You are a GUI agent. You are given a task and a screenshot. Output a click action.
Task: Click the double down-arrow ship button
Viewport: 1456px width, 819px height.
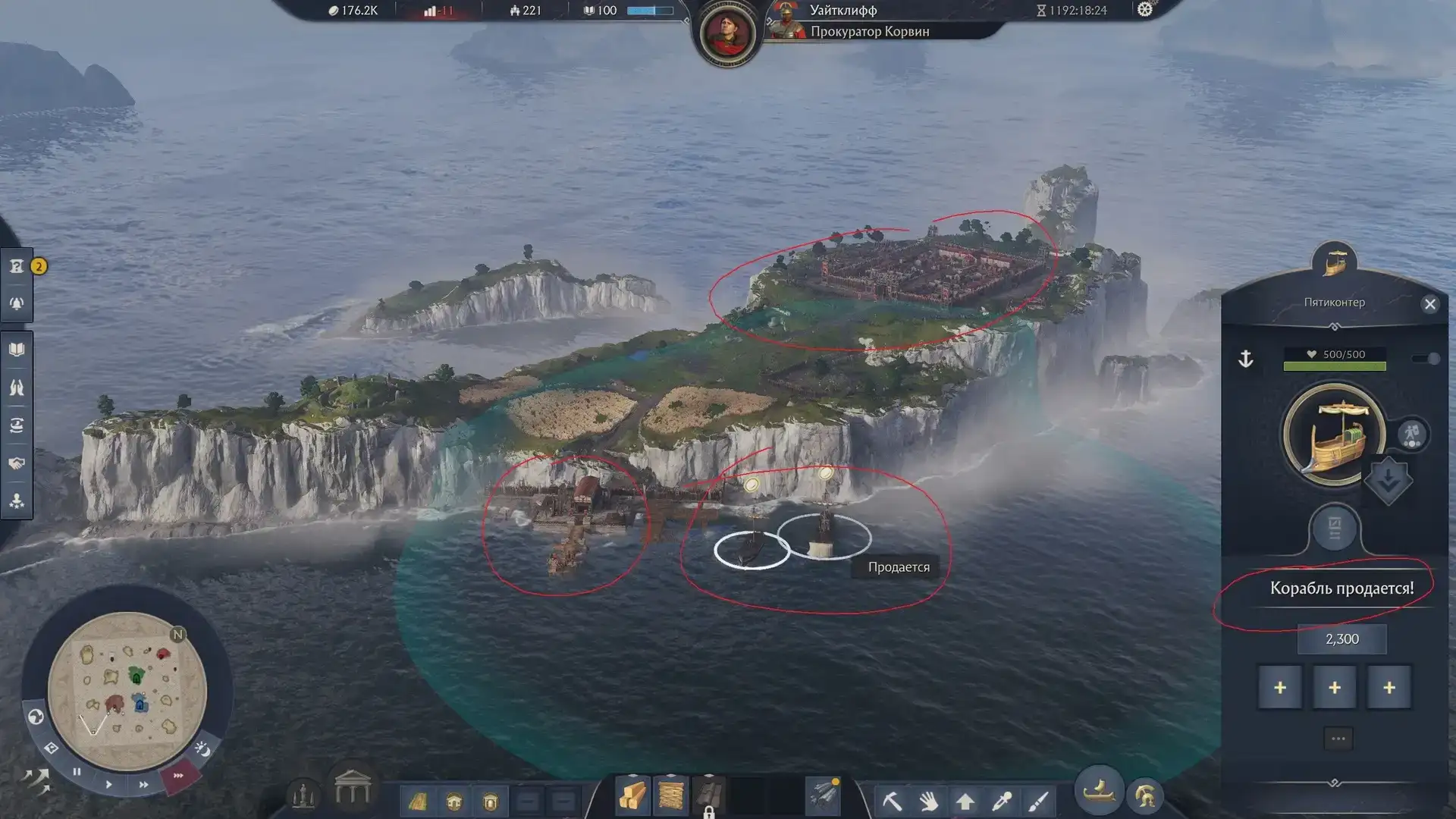pos(1388,479)
